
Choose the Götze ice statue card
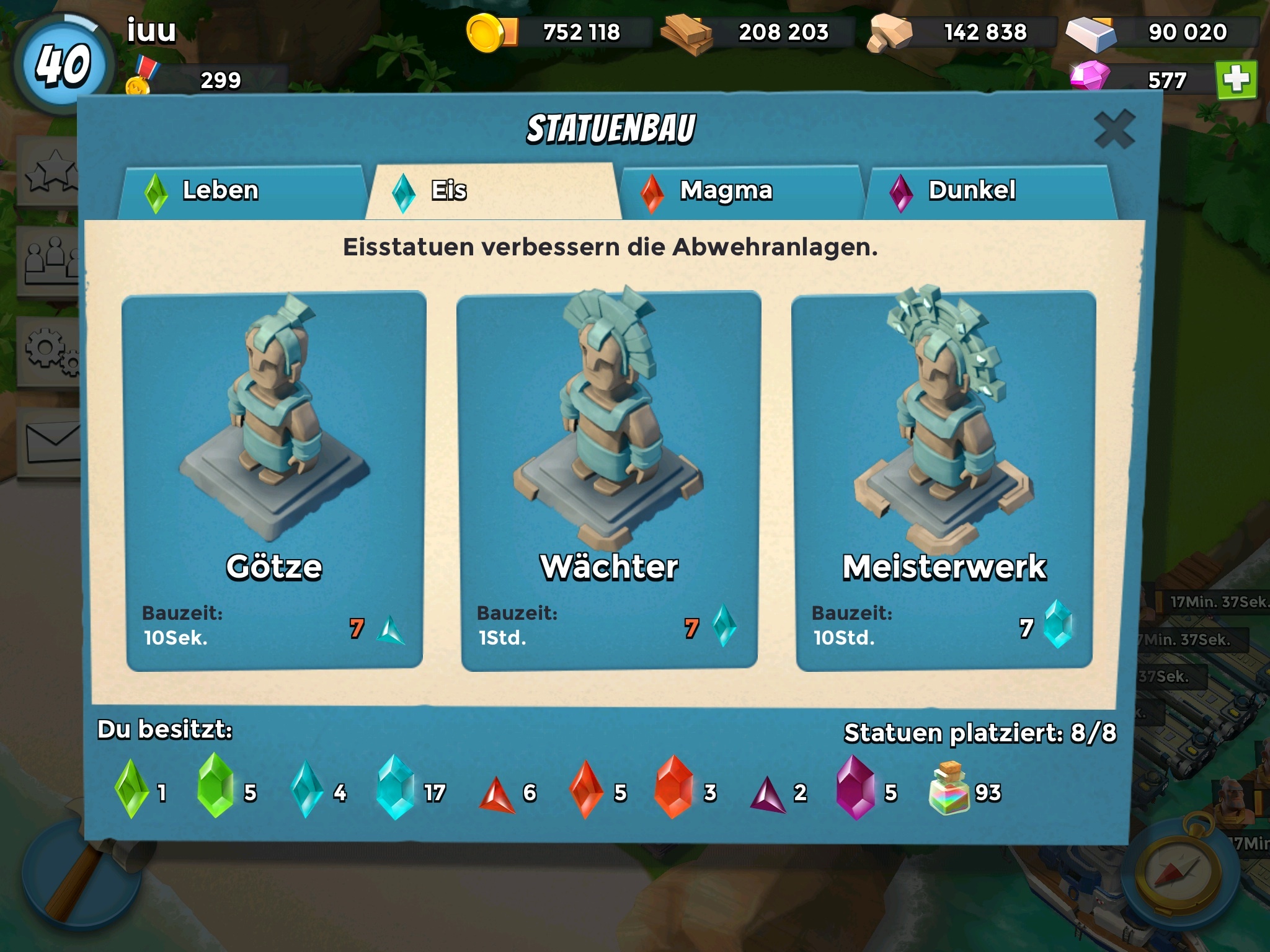pos(274,482)
